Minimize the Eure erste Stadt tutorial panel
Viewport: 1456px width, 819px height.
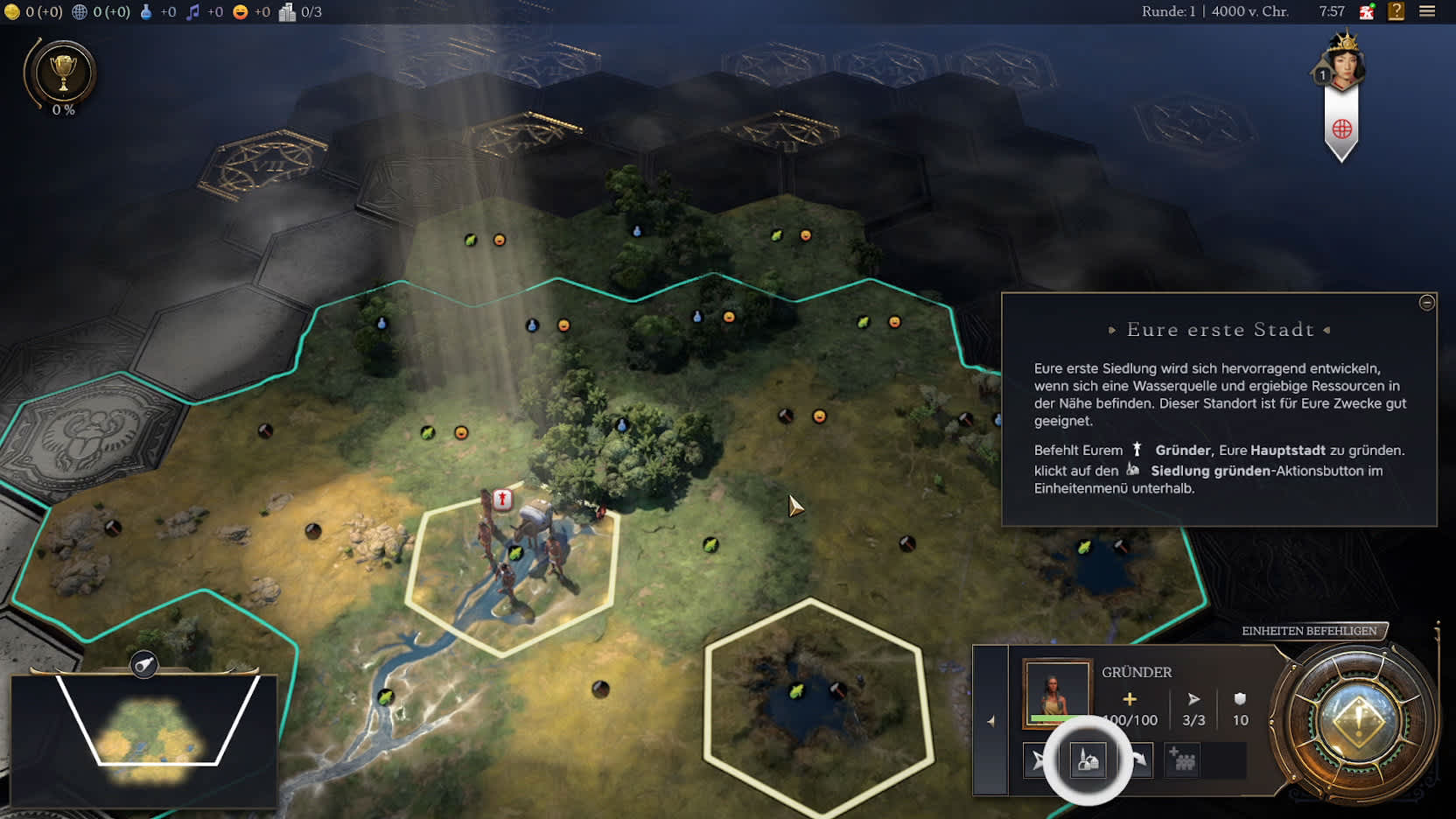point(1426,303)
